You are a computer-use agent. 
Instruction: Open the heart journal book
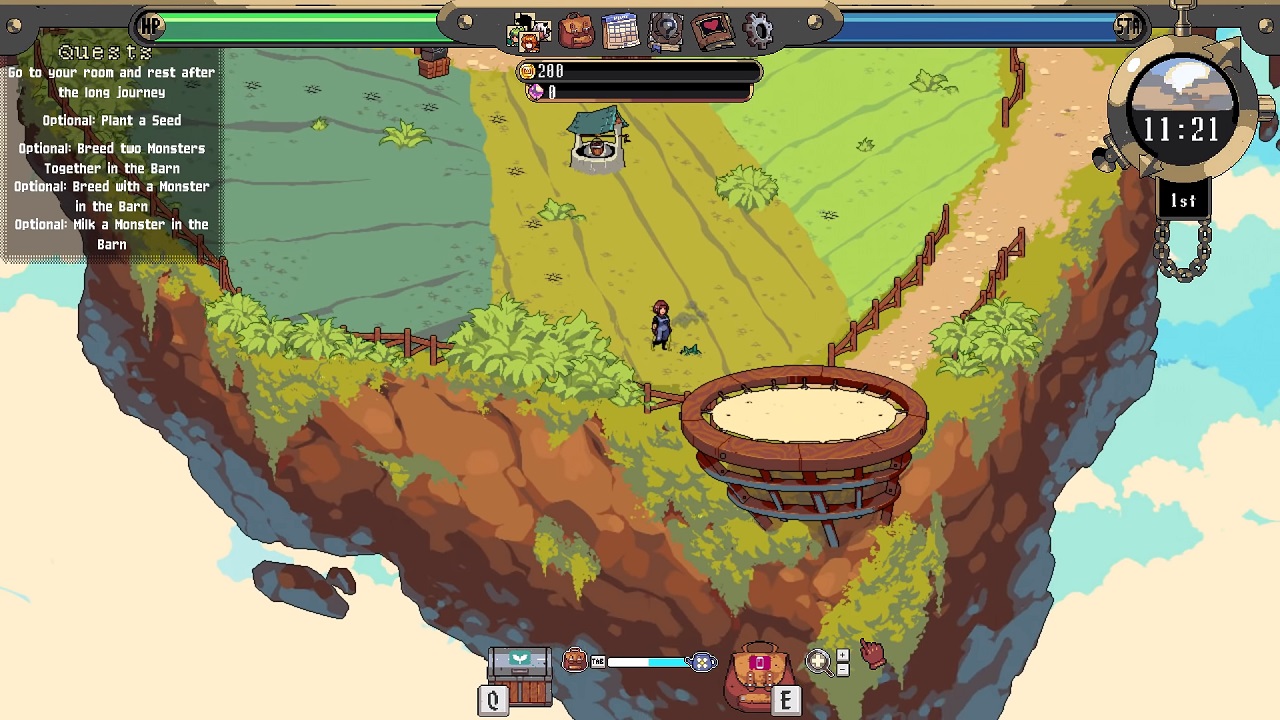point(712,31)
